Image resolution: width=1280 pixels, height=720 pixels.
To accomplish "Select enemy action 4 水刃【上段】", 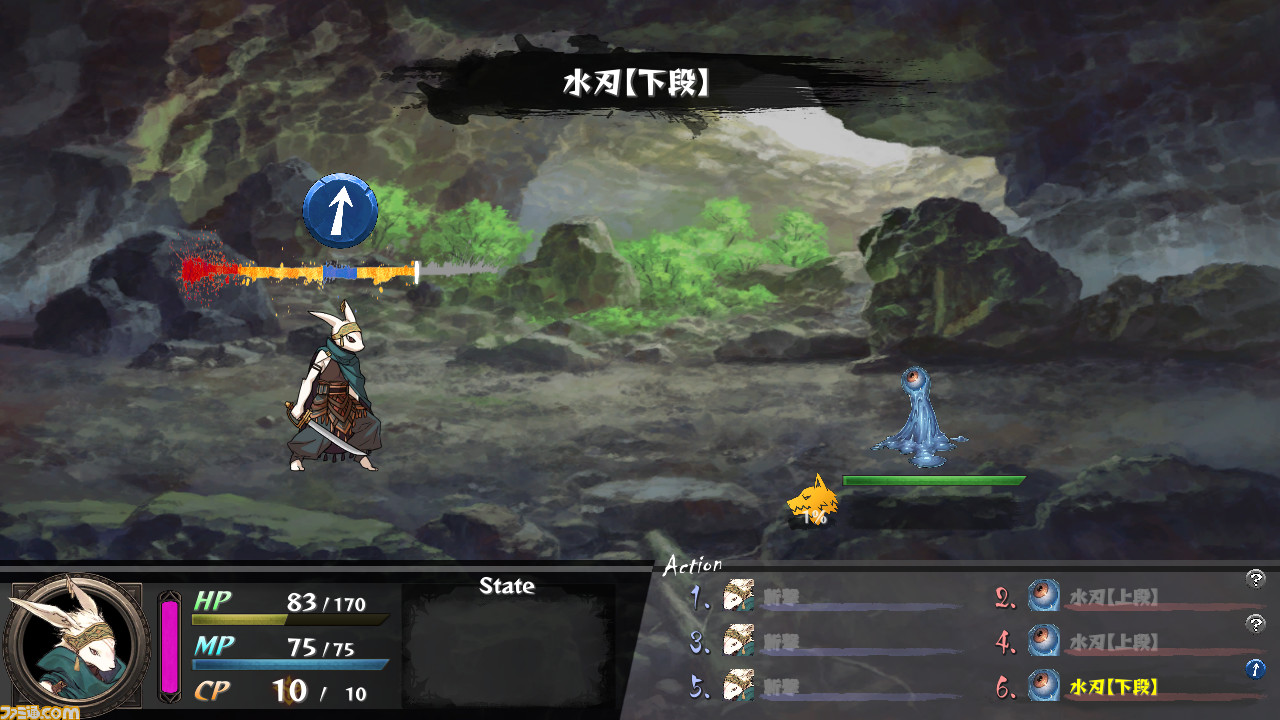I will [x=1113, y=641].
